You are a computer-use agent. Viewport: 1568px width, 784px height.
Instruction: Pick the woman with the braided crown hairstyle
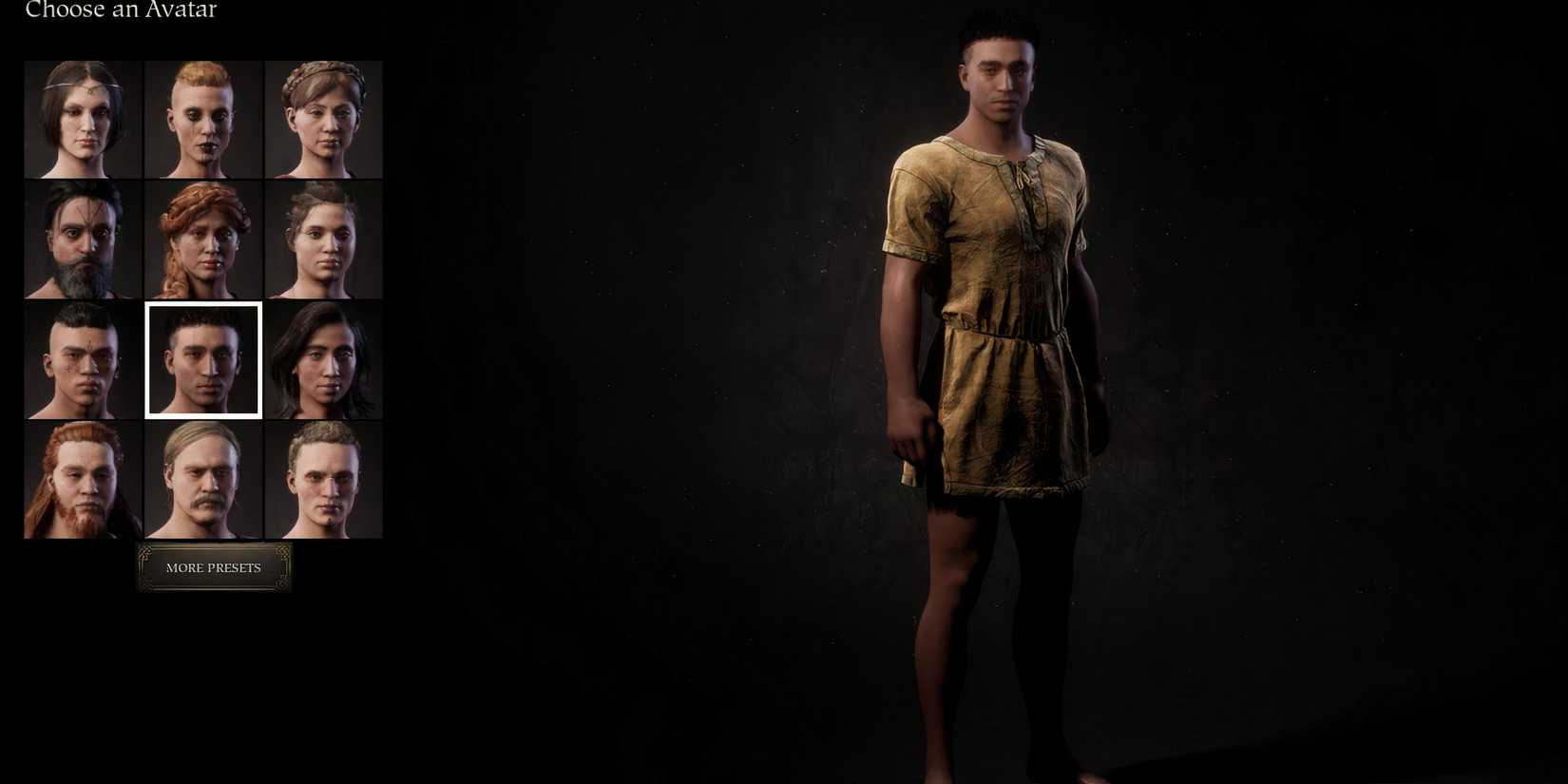323,119
